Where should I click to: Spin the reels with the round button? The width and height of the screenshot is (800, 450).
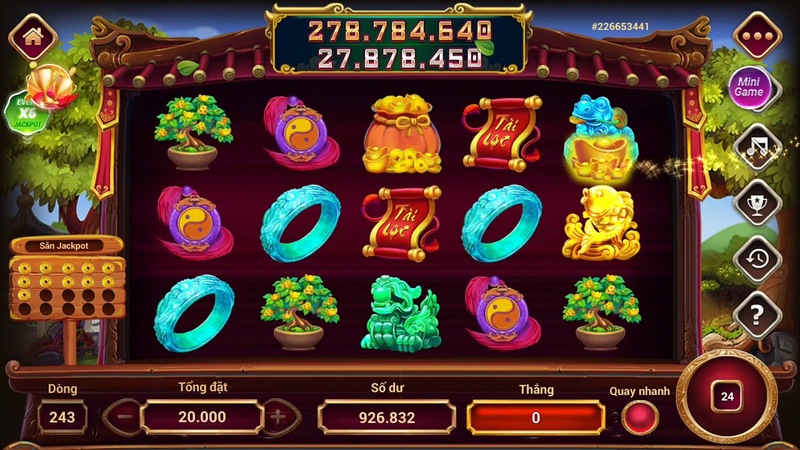pos(727,398)
